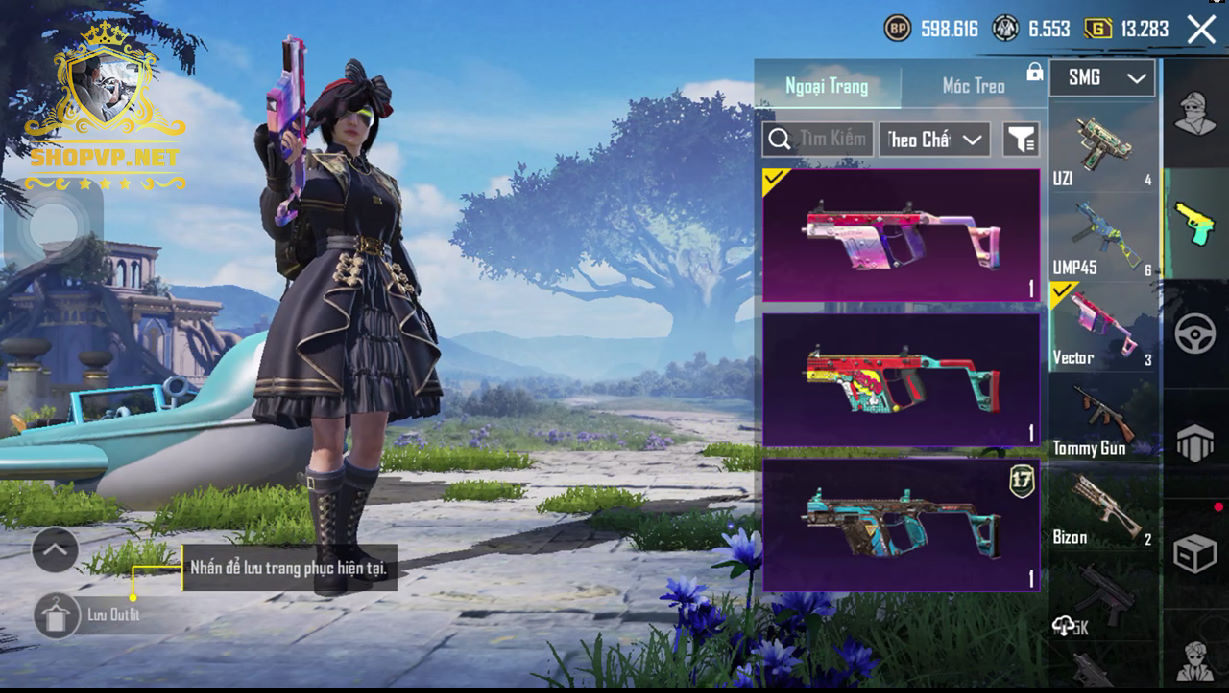Viewport: 1229px width, 693px height.
Task: Open the box crate category icon
Action: 1195,553
